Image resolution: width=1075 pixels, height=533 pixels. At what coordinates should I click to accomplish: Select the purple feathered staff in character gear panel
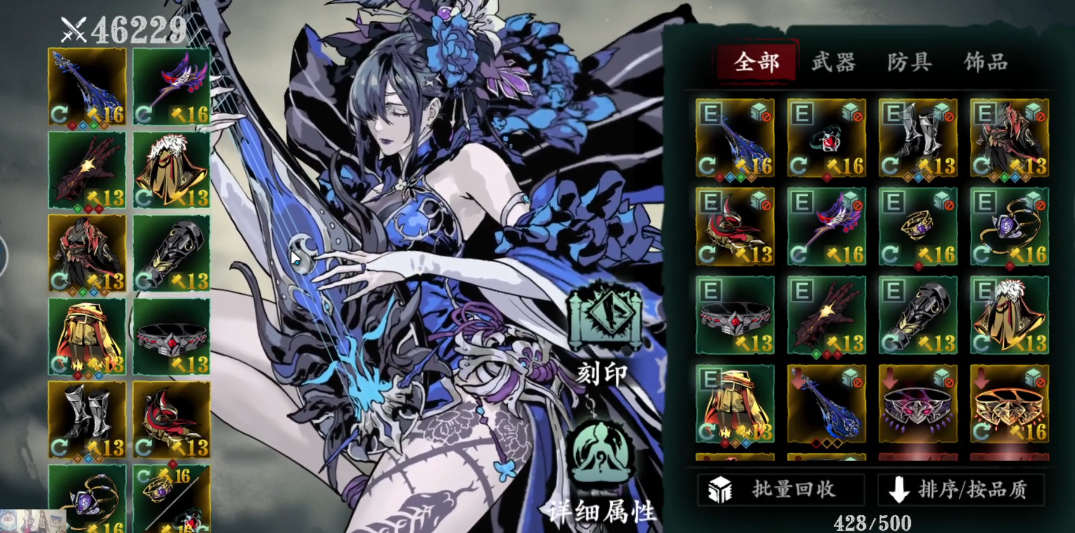[171, 86]
